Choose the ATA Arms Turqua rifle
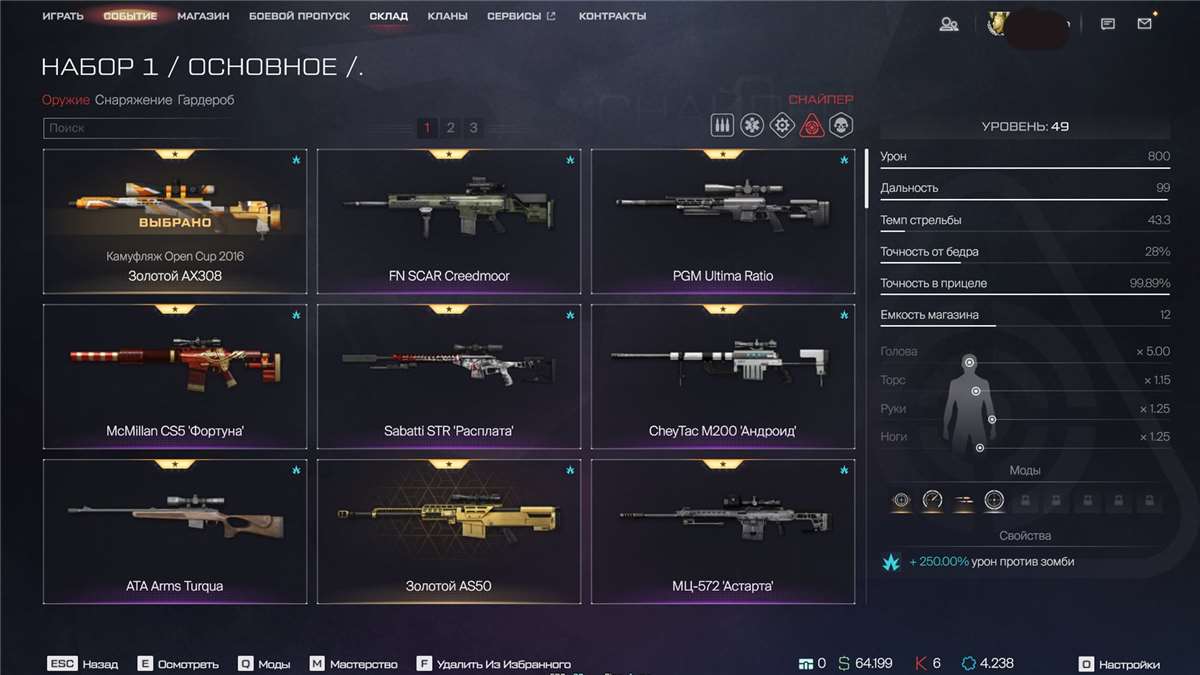This screenshot has height=675, width=1200. (x=175, y=531)
